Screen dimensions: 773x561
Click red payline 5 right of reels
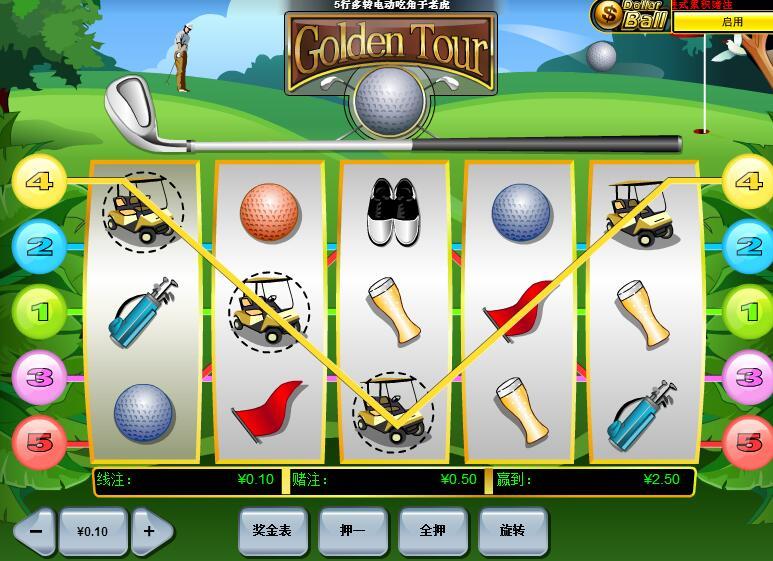point(747,441)
